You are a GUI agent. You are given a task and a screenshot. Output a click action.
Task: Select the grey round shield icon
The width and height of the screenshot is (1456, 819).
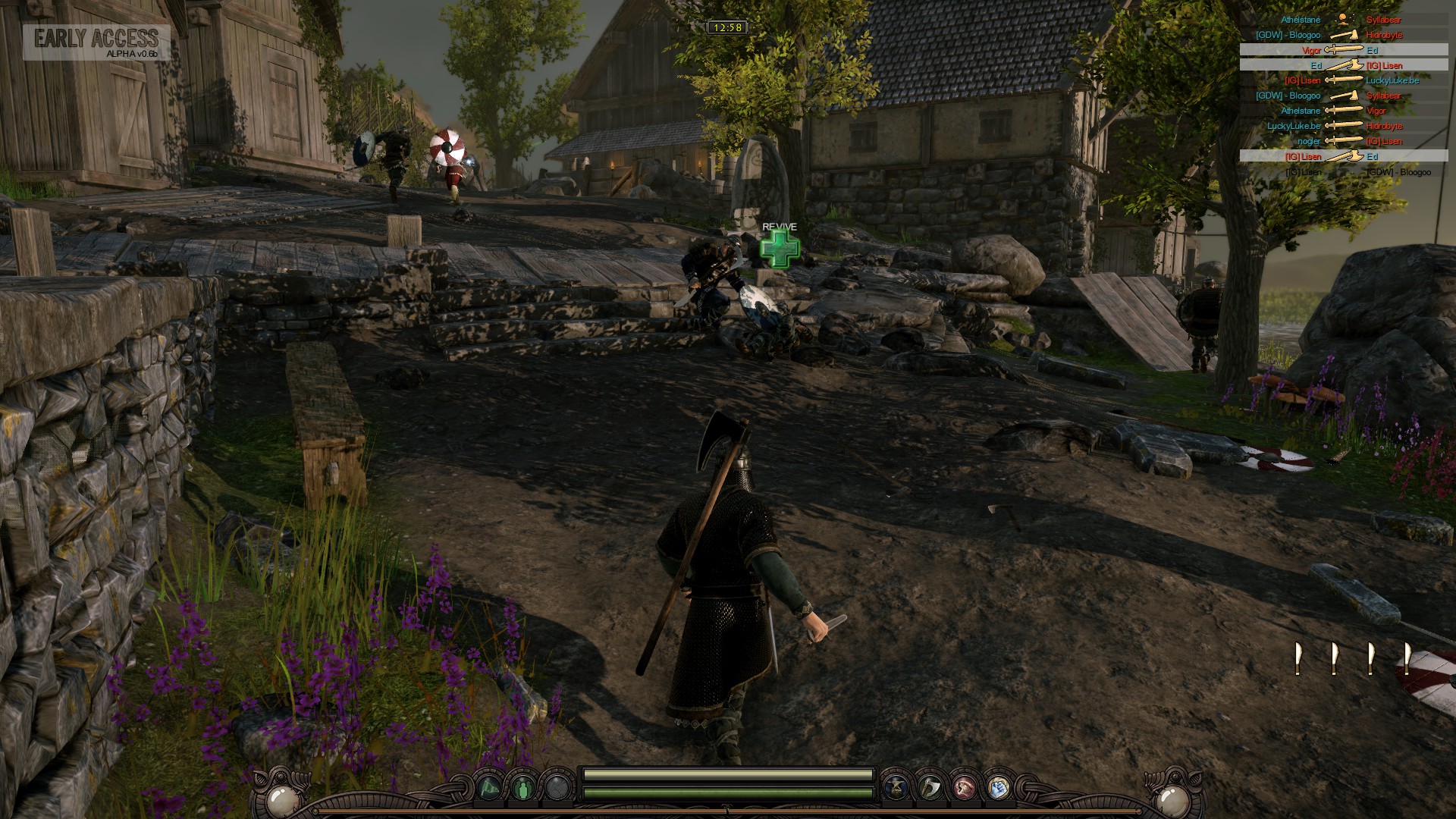point(558,788)
